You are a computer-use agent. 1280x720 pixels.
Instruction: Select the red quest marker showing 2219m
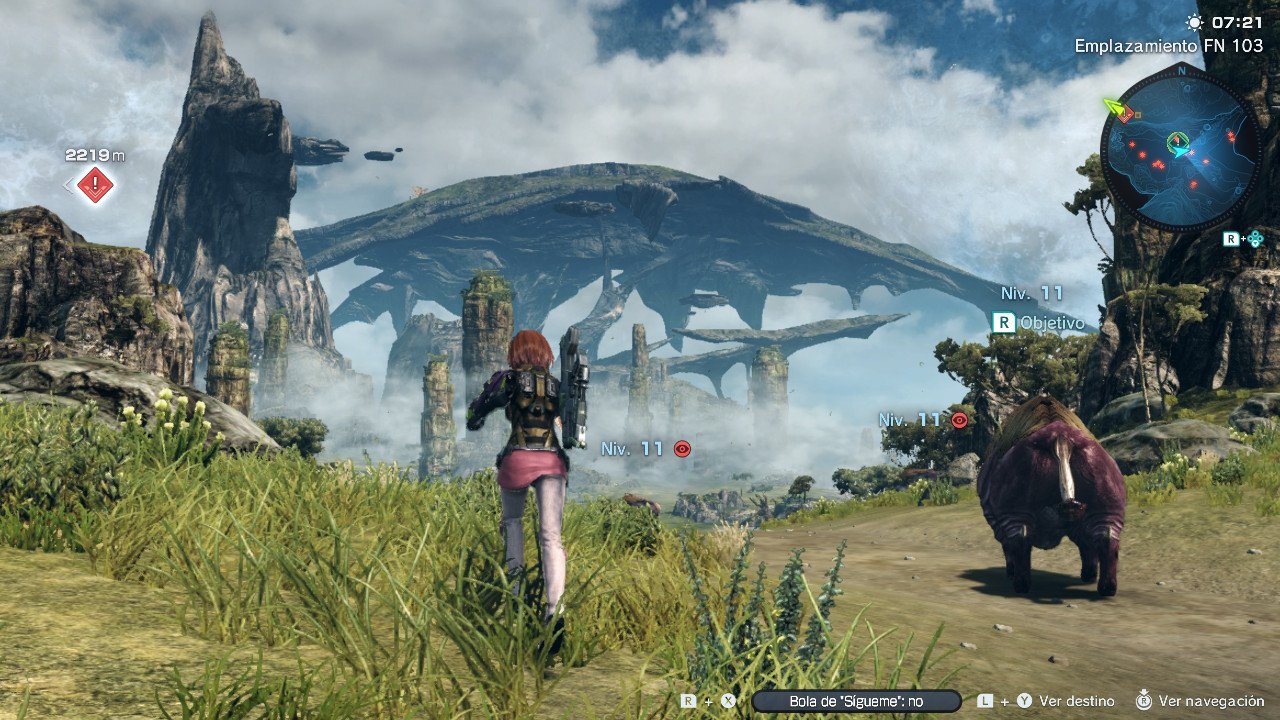(95, 184)
